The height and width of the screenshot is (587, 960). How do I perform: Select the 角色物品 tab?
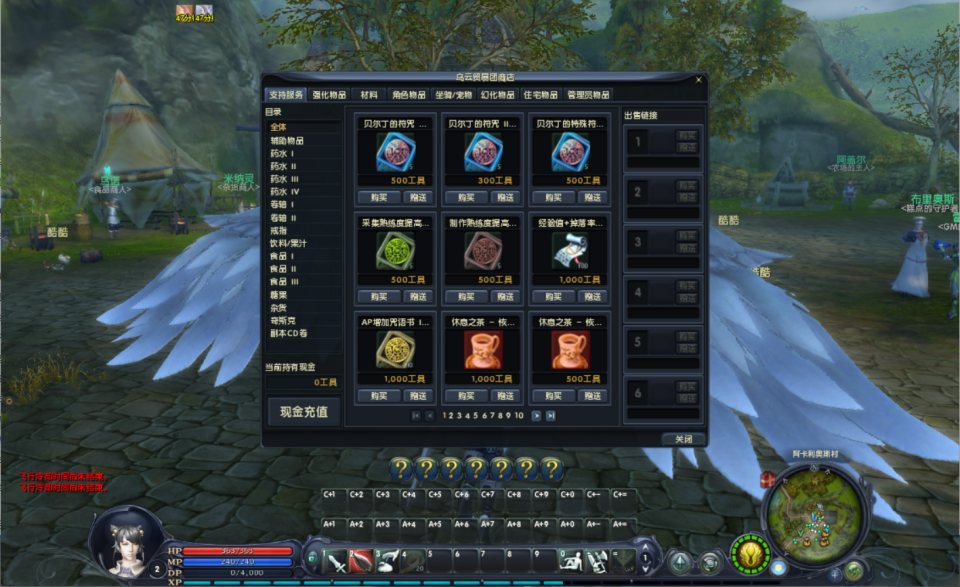409,95
